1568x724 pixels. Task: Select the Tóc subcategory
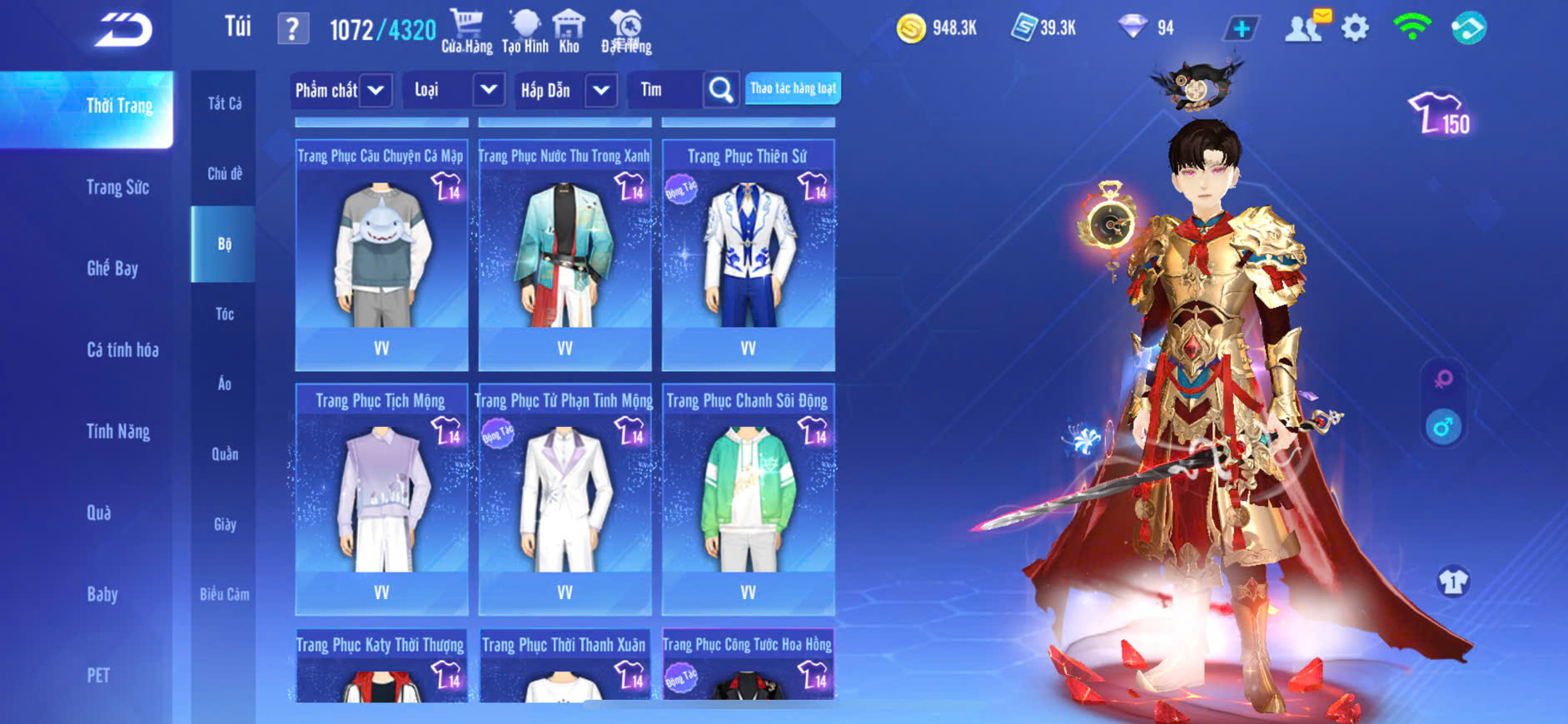(225, 314)
